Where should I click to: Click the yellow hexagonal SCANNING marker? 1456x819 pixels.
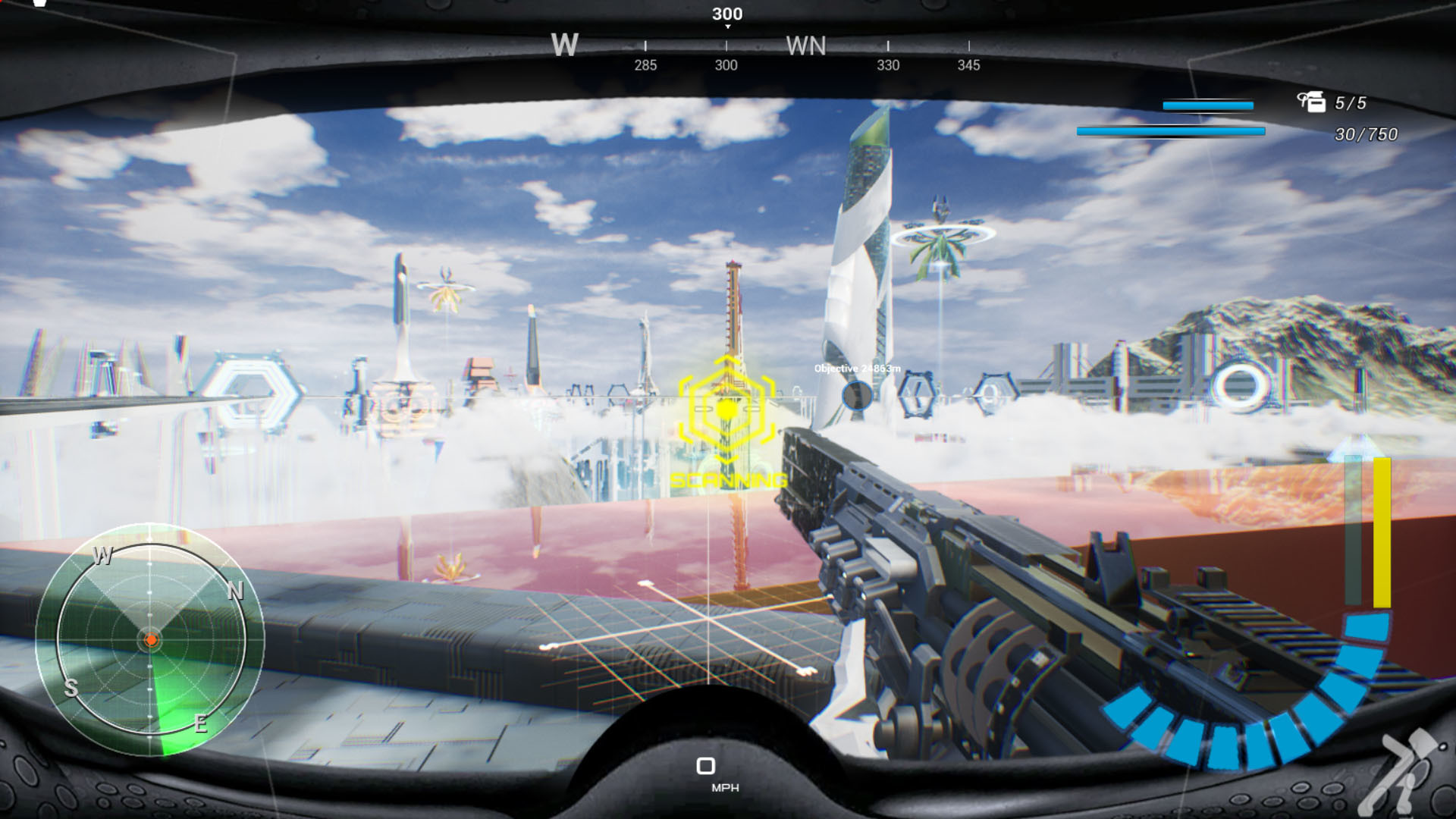tap(726, 409)
